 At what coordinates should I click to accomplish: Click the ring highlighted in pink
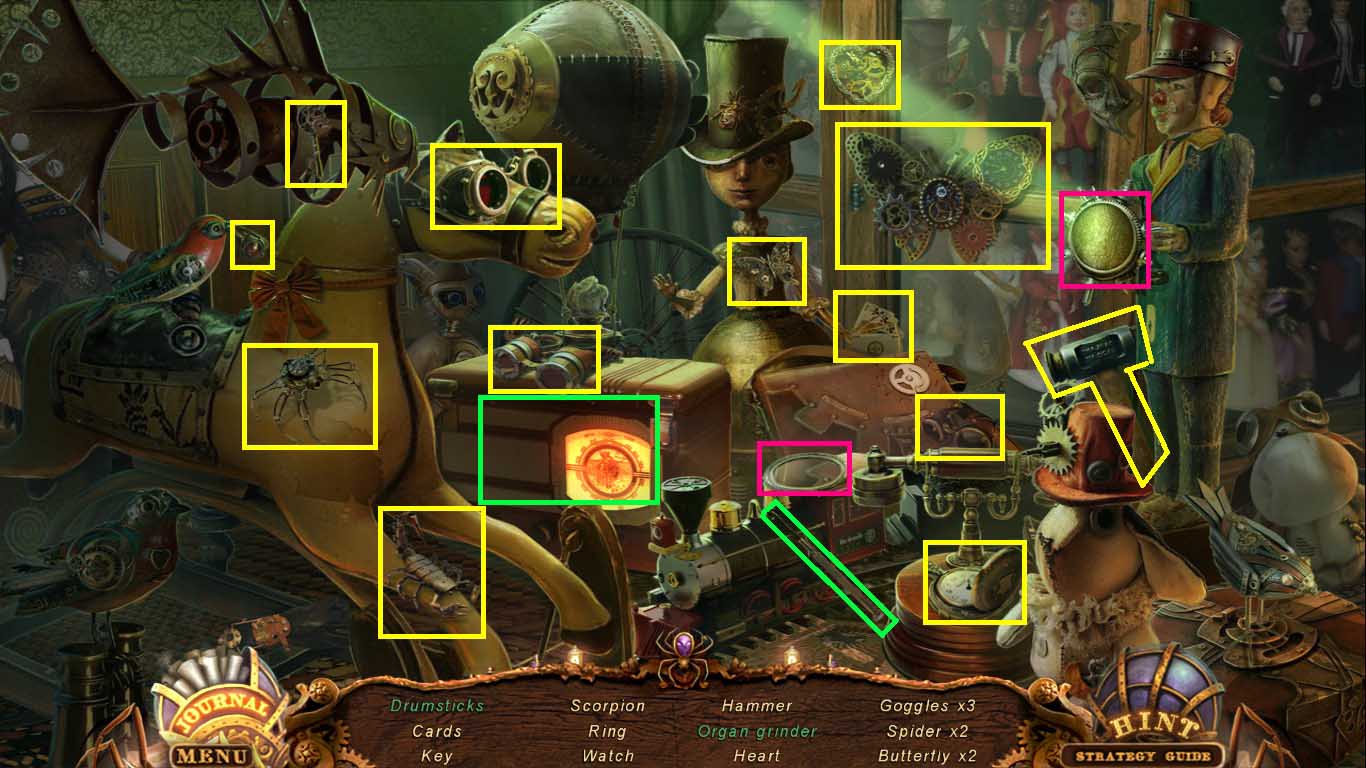[x=805, y=468]
